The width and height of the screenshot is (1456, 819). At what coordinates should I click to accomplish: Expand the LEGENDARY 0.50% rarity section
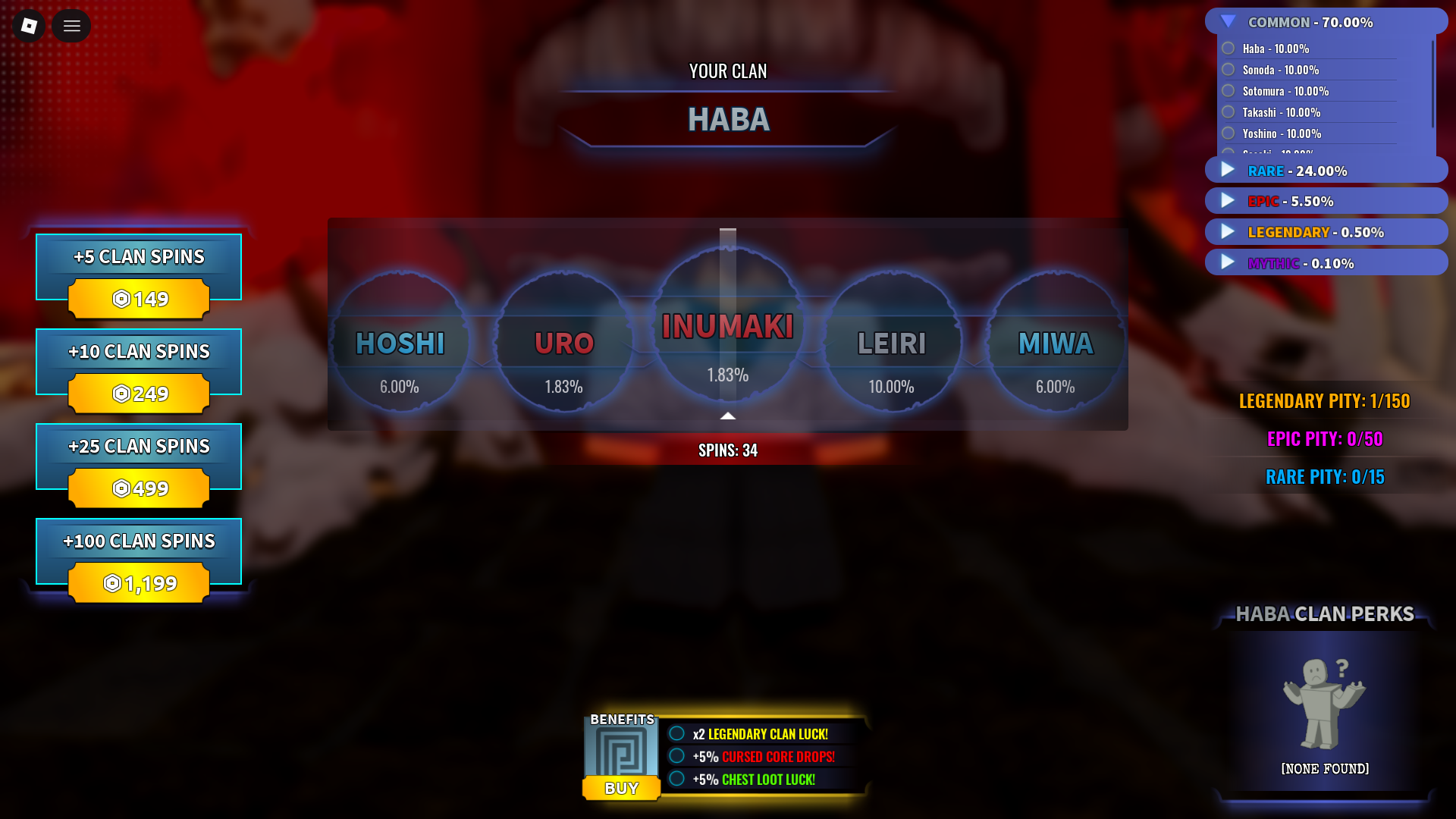pos(1227,231)
